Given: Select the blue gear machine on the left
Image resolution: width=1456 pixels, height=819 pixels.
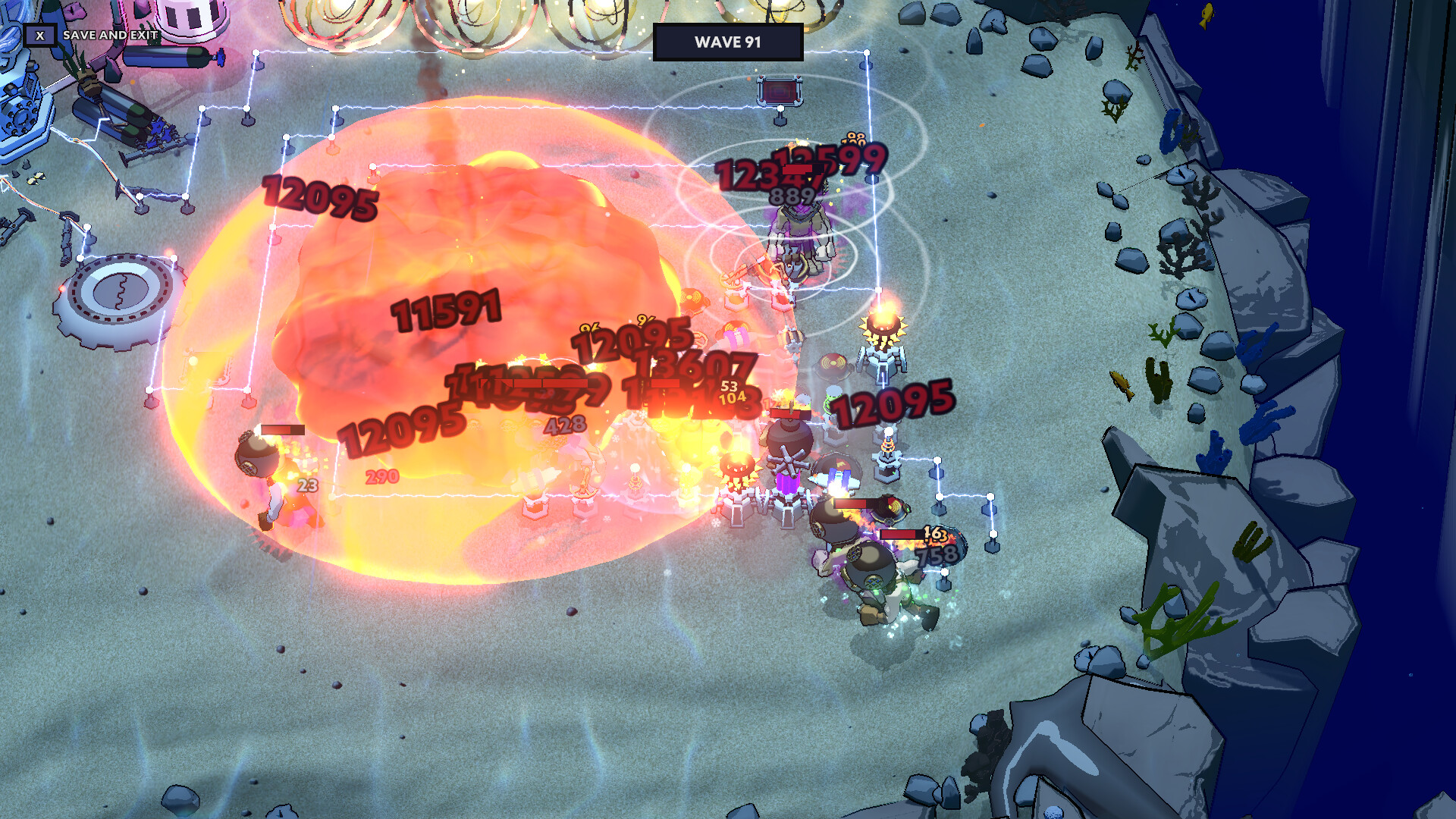Looking at the screenshot, I should (21, 118).
